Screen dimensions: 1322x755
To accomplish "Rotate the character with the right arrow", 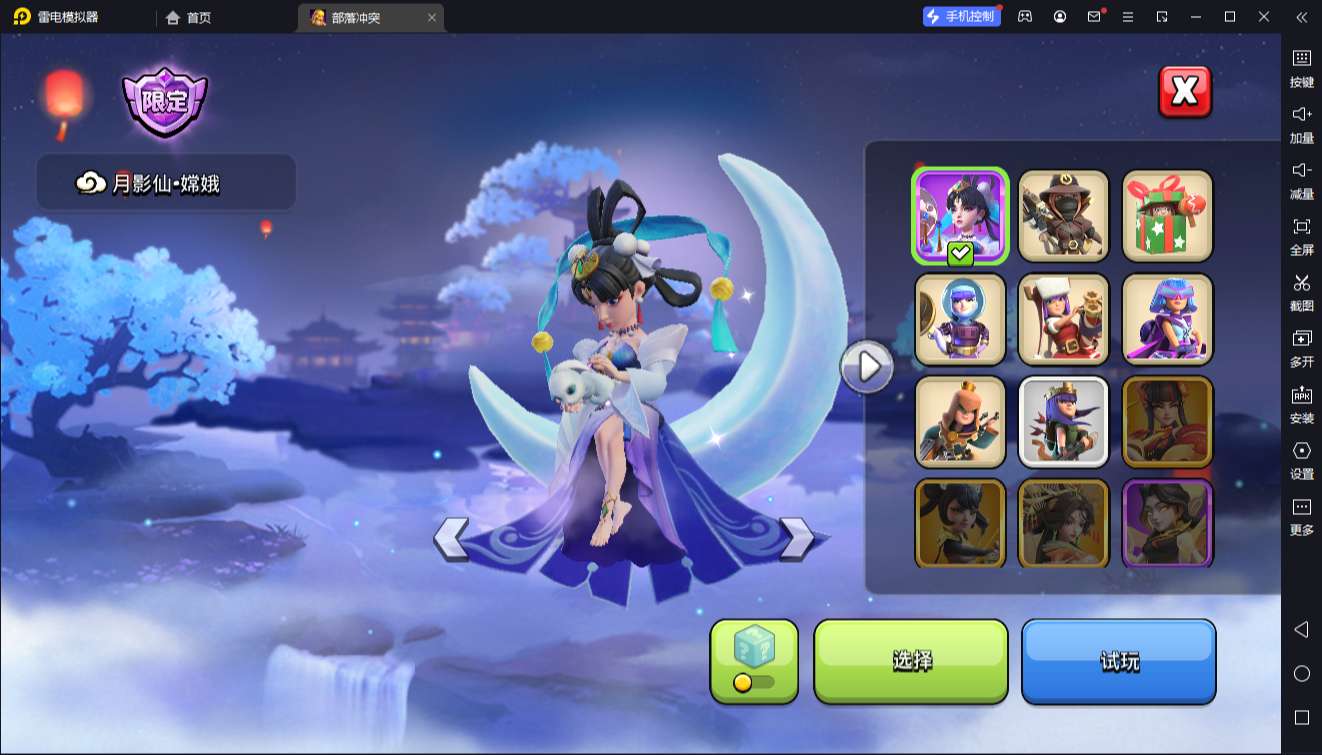I will click(x=796, y=539).
